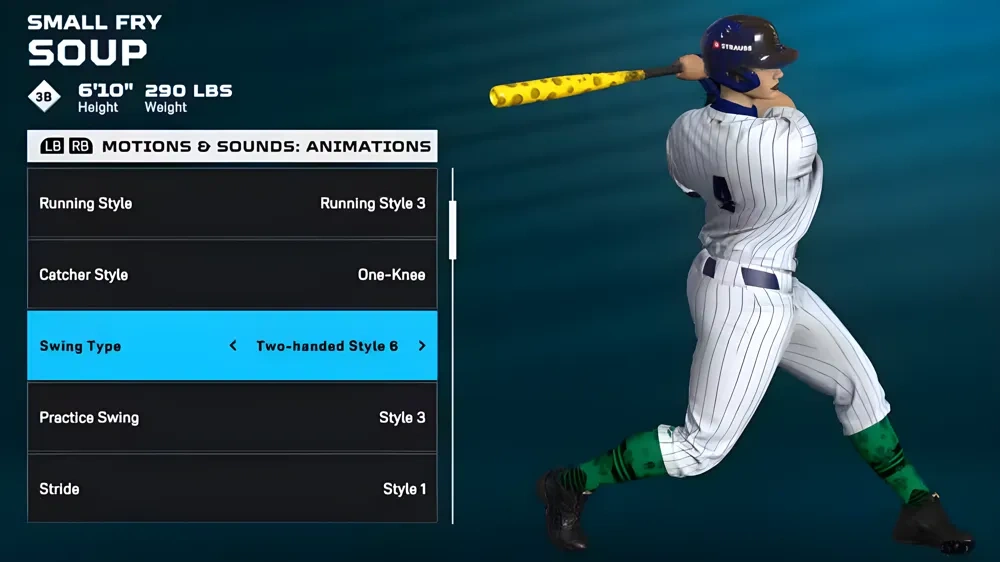Click the menu list scrollbar handle
The image size is (1000, 562).
[x=453, y=229]
